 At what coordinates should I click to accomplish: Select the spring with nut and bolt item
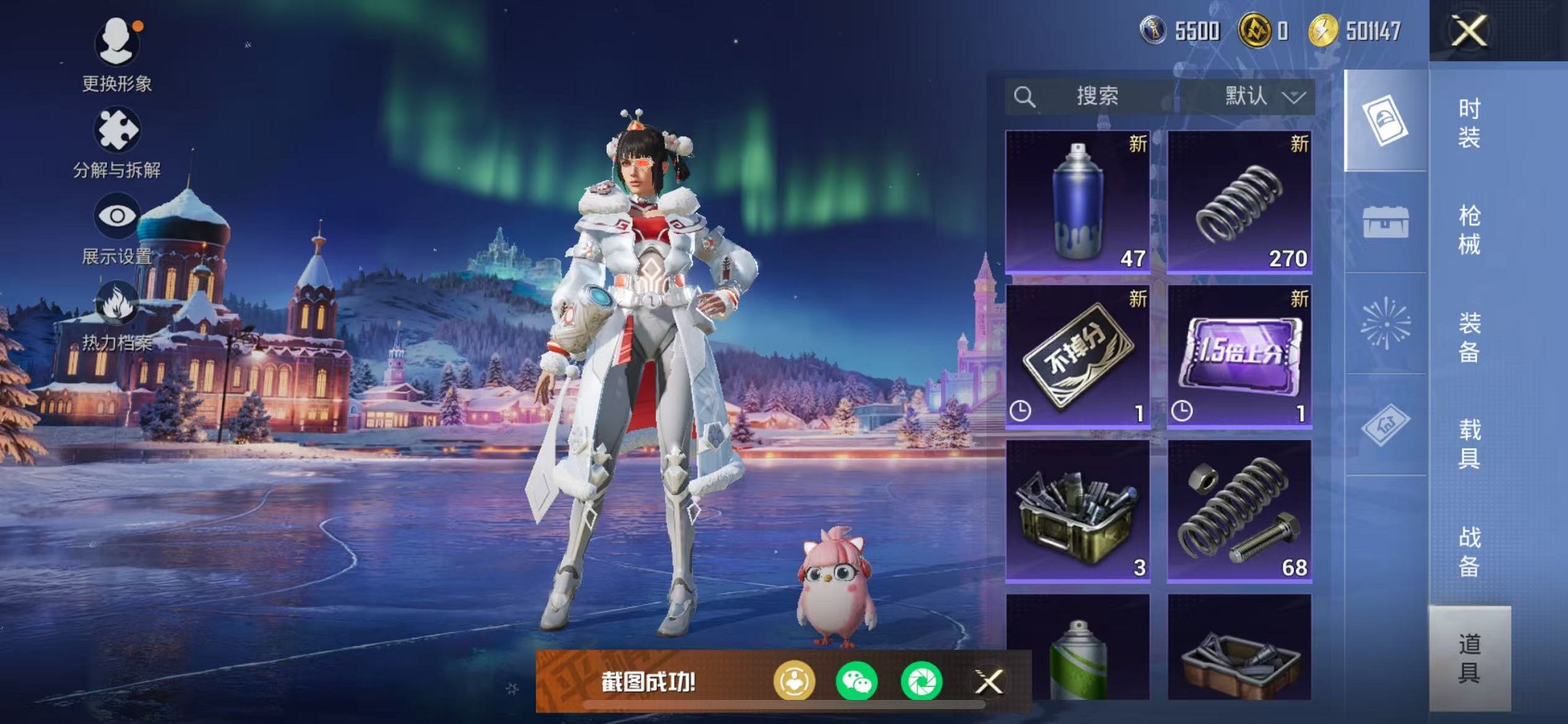(1239, 510)
